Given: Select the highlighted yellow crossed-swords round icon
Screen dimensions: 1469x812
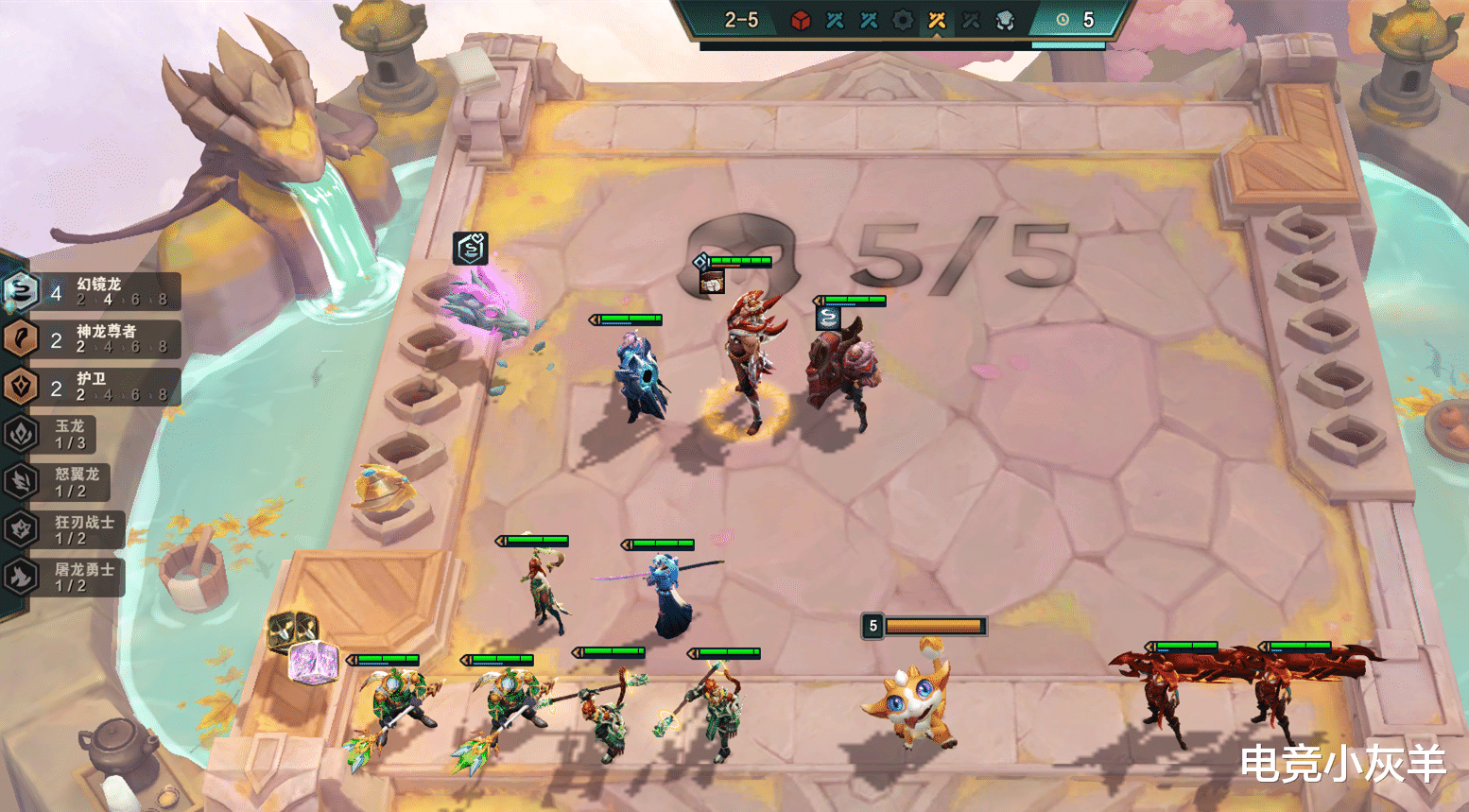Looking at the screenshot, I should click(x=937, y=20).
